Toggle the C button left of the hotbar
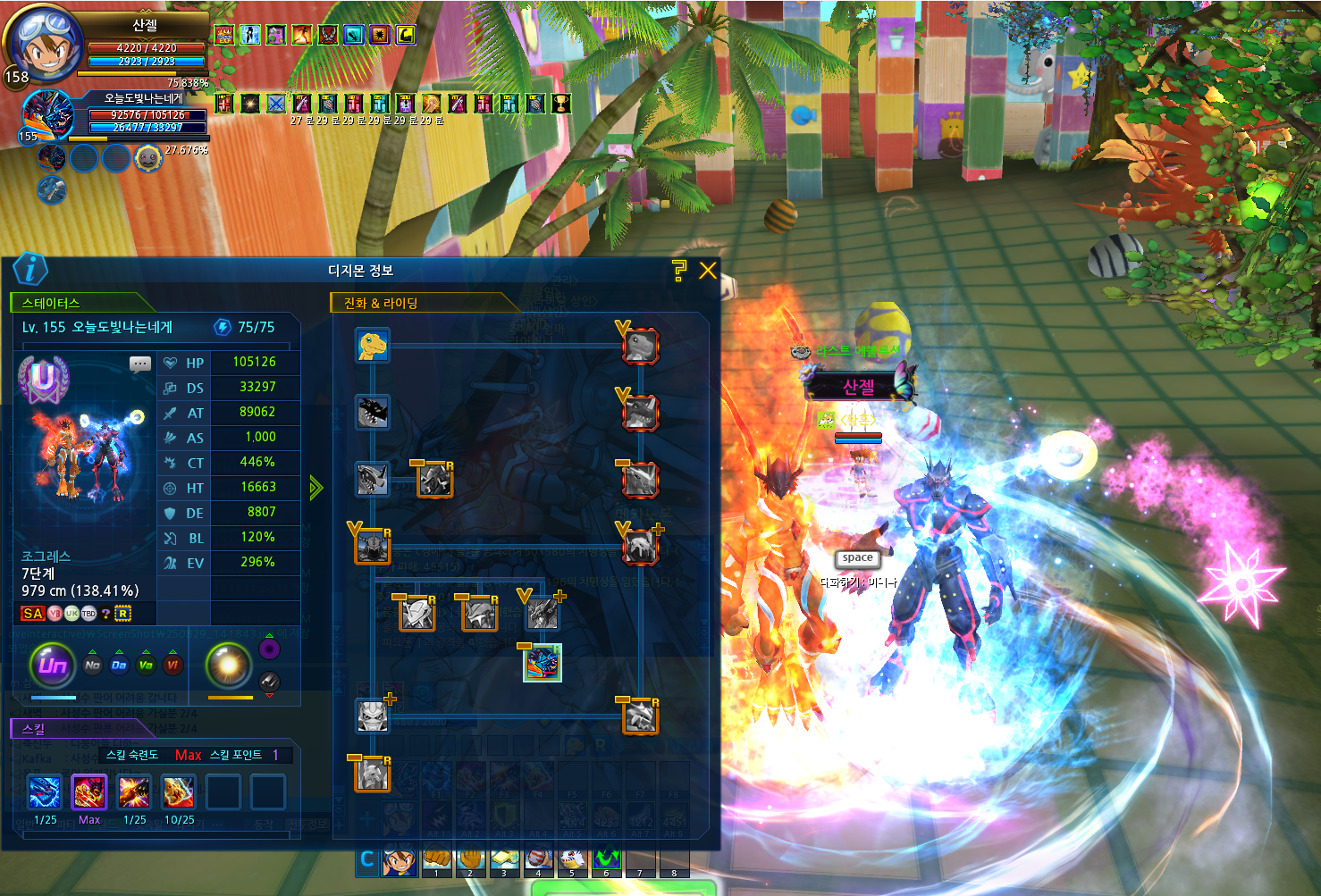 pos(366,860)
